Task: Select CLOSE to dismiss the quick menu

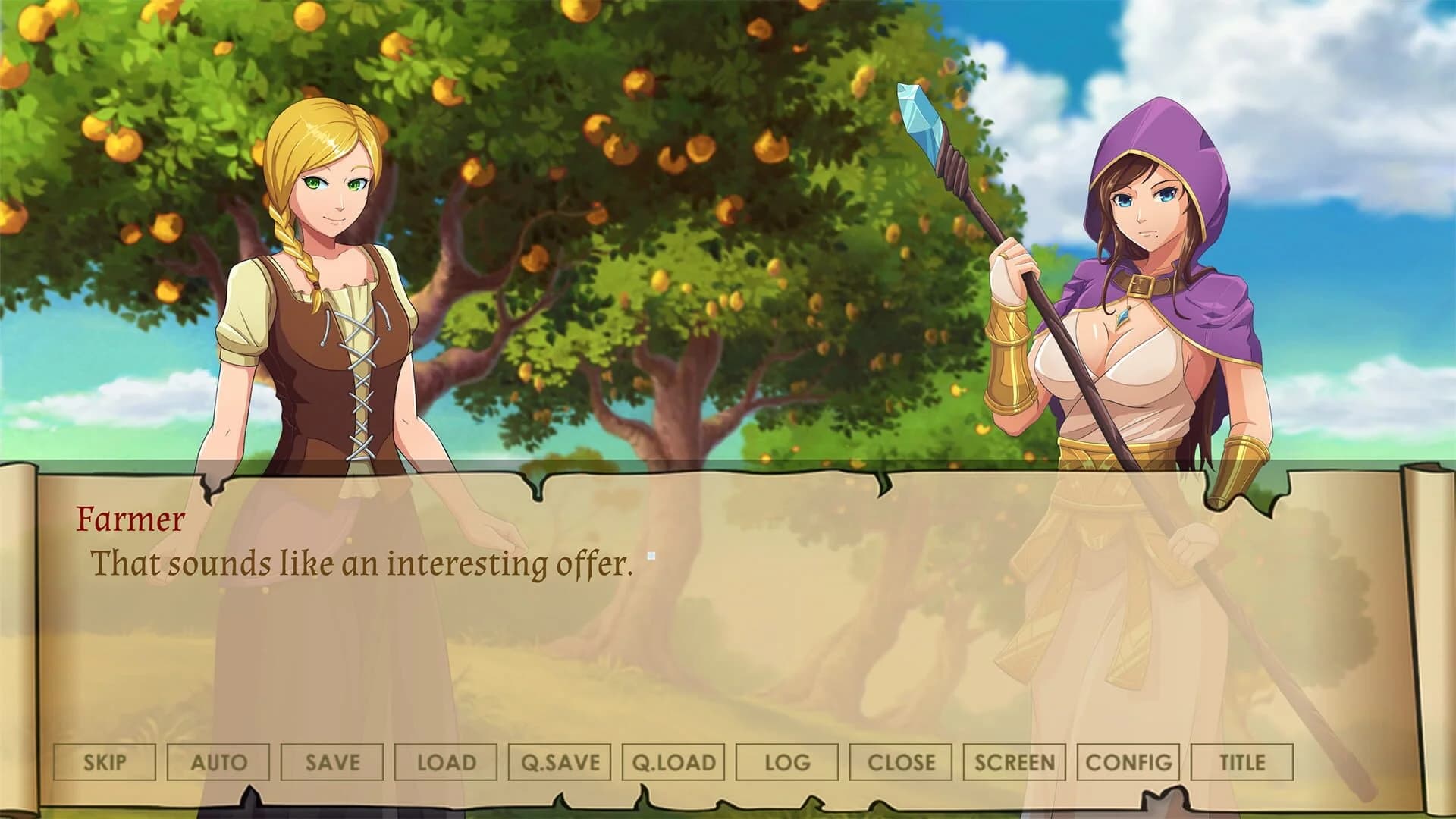Action: pyautogui.click(x=899, y=763)
